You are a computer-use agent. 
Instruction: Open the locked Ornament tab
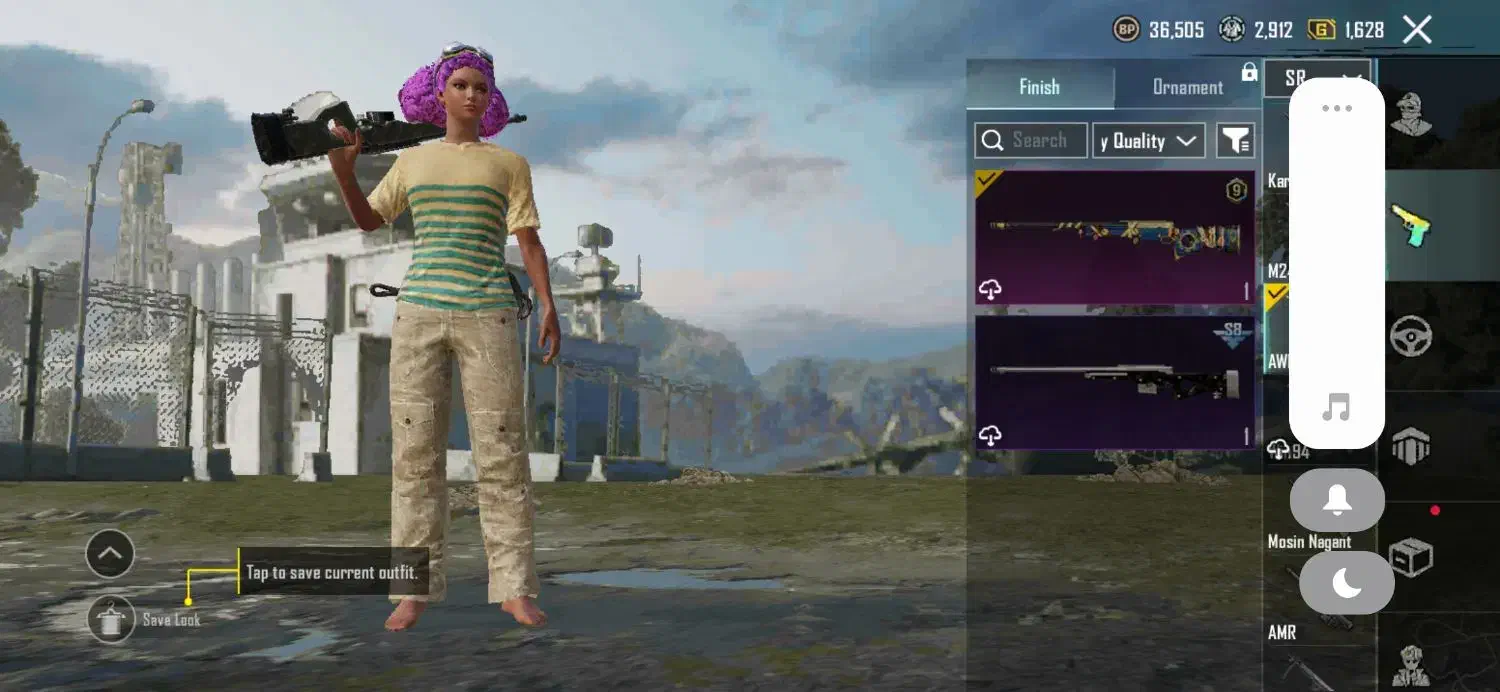[1188, 87]
